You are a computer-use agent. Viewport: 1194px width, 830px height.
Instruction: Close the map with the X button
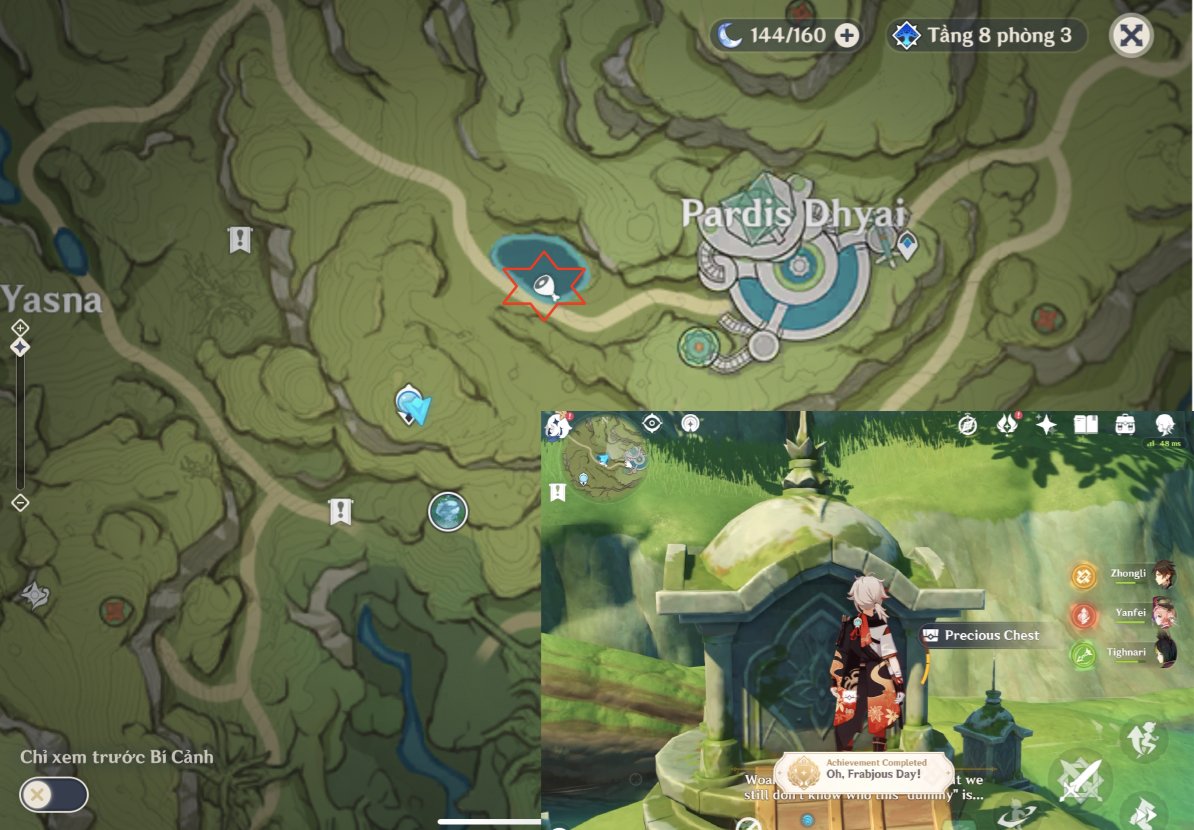[x=1131, y=37]
